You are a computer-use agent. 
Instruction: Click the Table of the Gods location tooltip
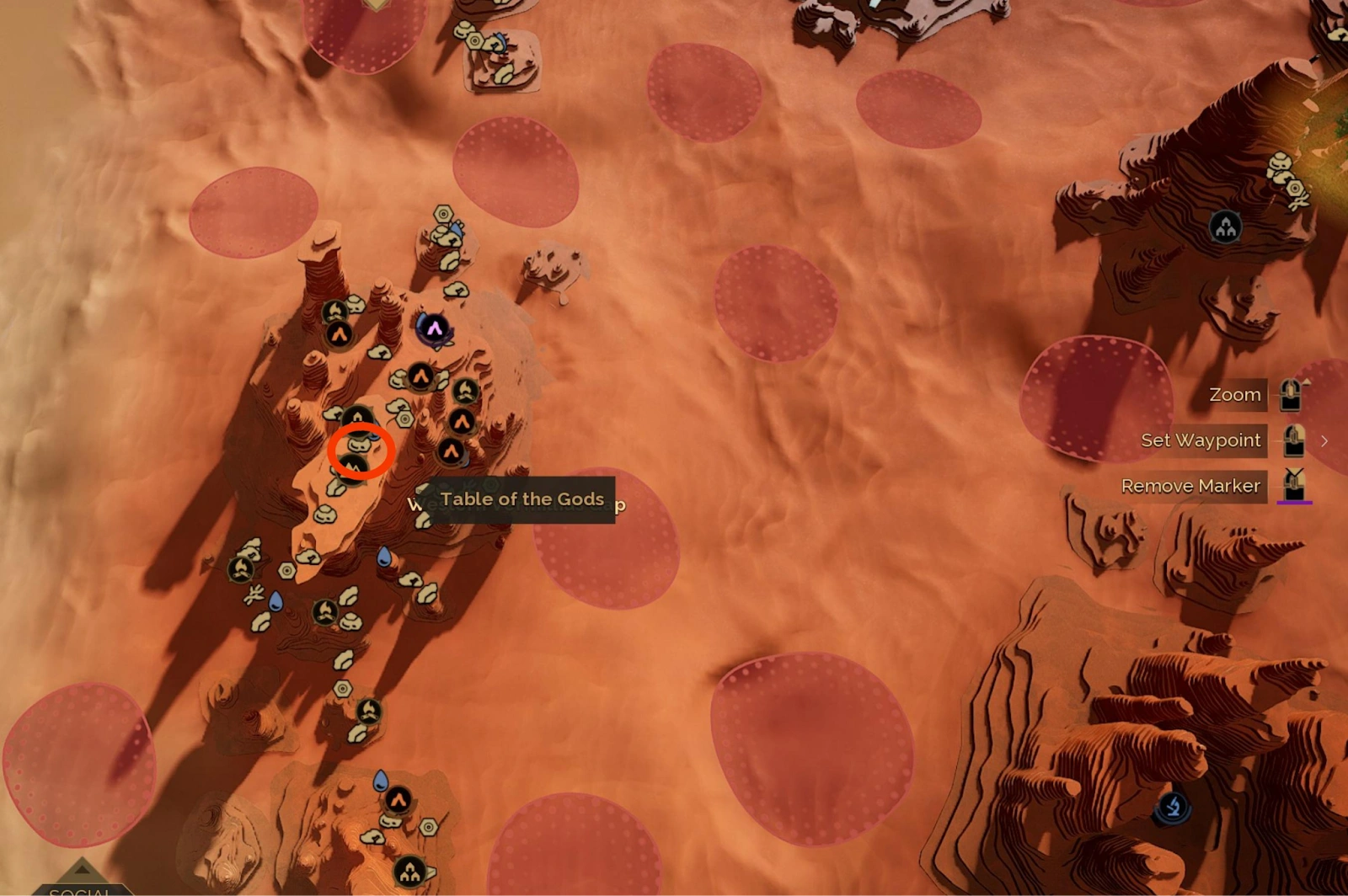(x=522, y=499)
